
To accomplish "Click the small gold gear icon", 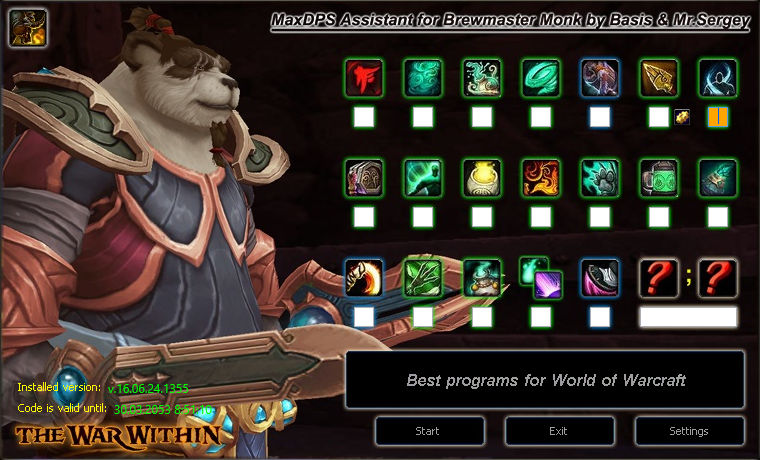I will pos(681,117).
